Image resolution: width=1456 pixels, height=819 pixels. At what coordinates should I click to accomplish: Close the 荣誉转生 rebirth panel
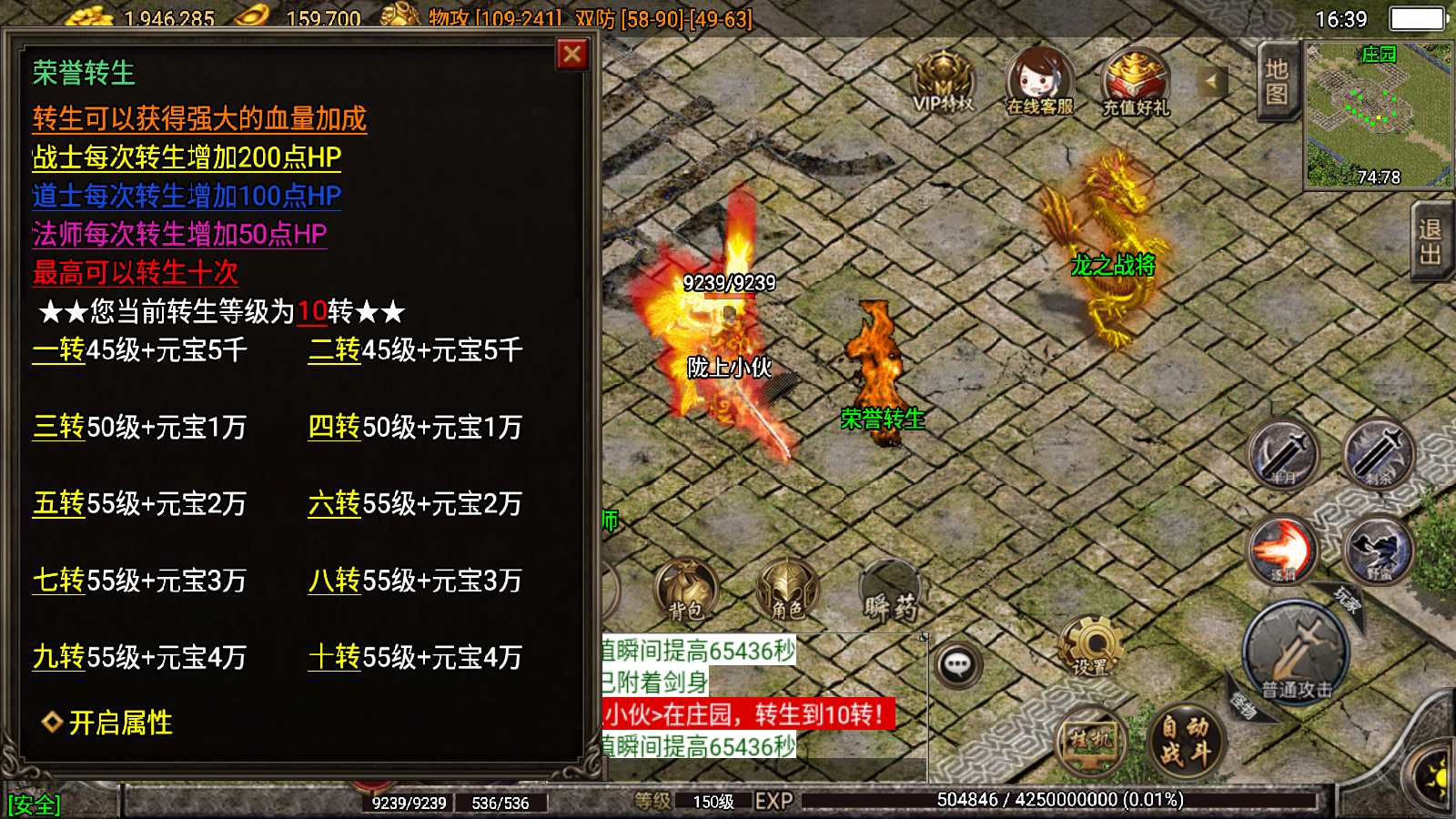pos(572,55)
